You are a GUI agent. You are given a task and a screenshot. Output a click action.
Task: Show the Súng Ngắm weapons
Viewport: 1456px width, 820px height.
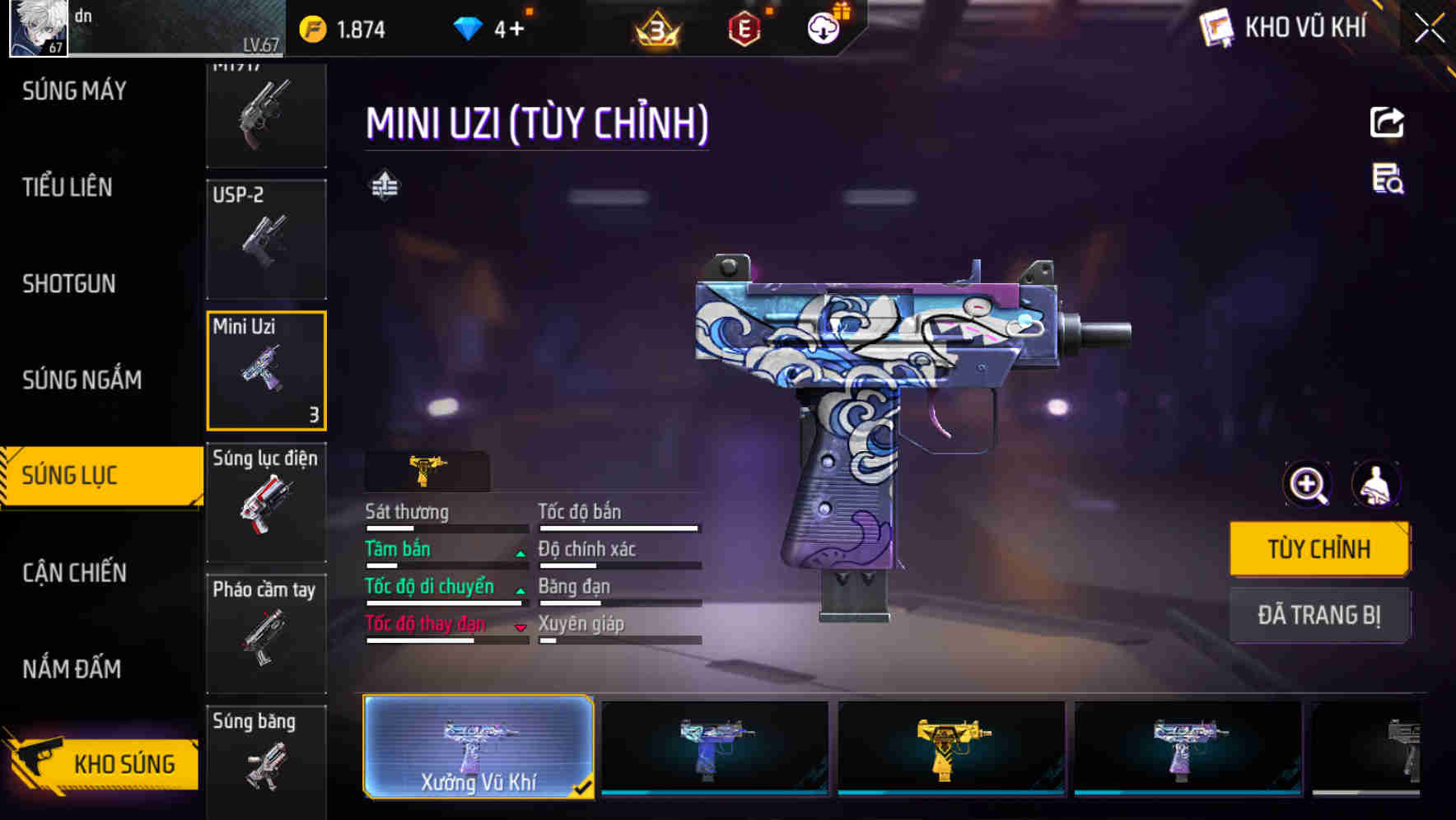click(82, 380)
